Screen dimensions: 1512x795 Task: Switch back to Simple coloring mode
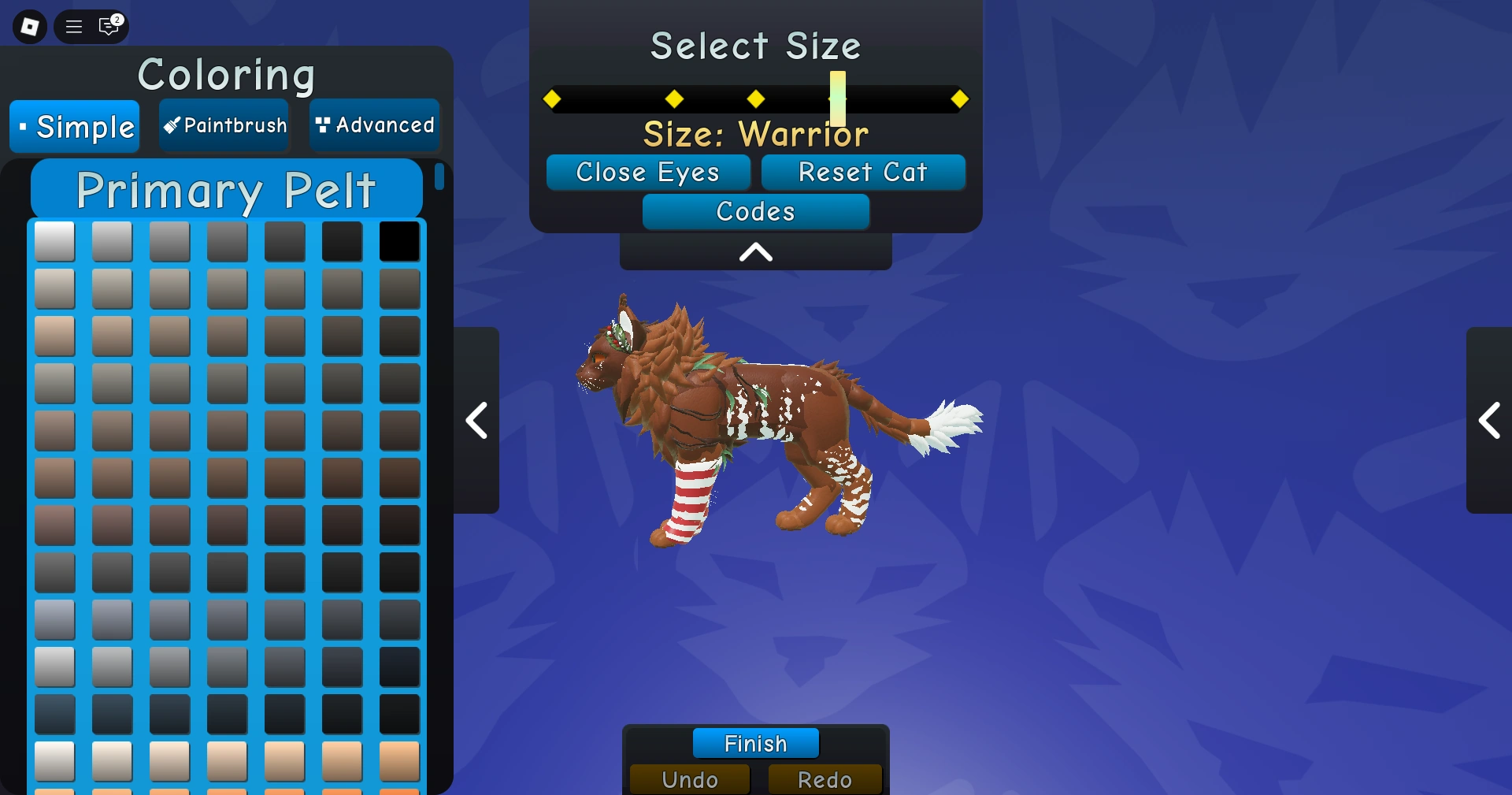click(x=74, y=126)
